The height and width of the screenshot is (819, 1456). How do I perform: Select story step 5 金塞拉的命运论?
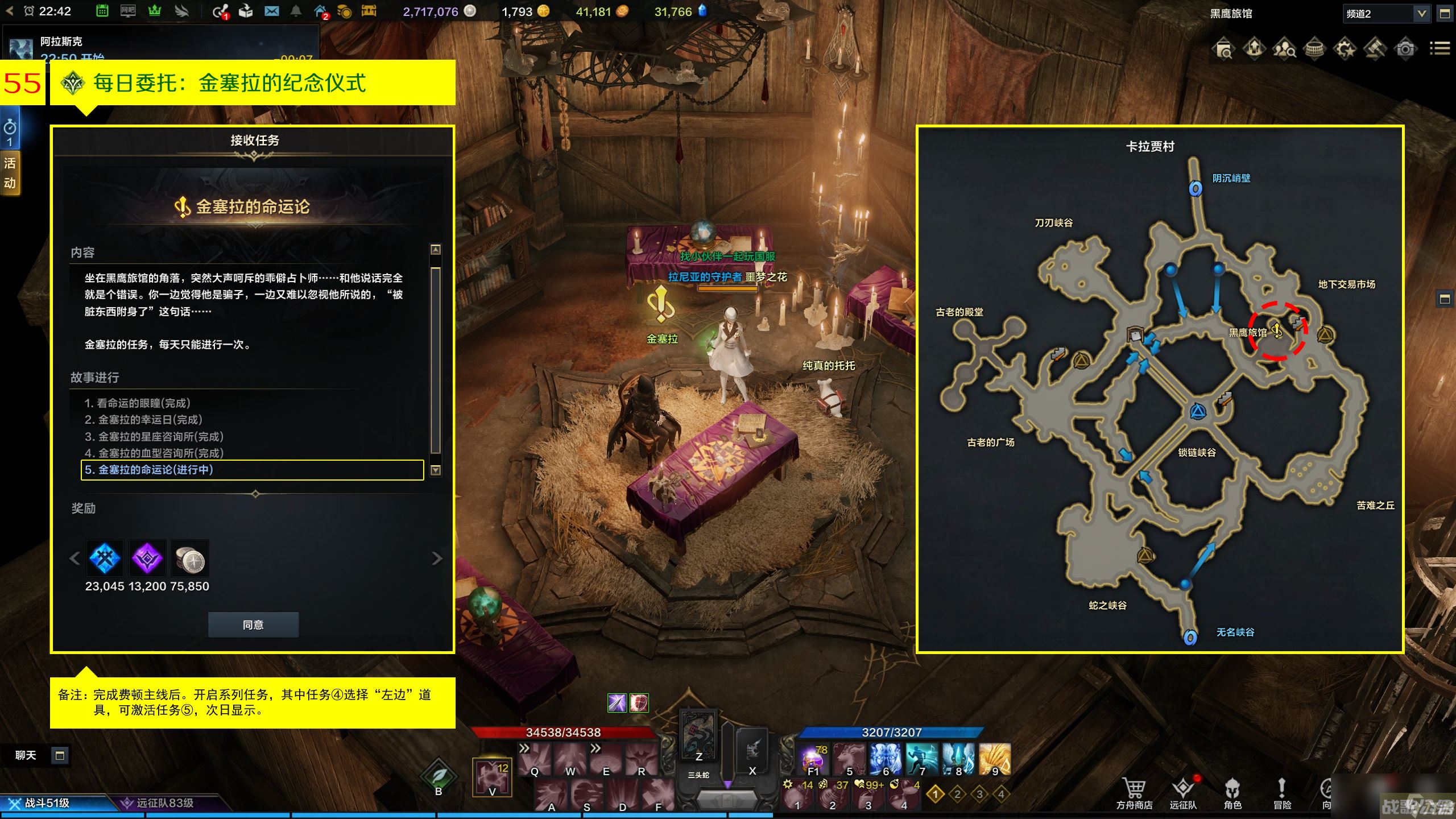252,470
